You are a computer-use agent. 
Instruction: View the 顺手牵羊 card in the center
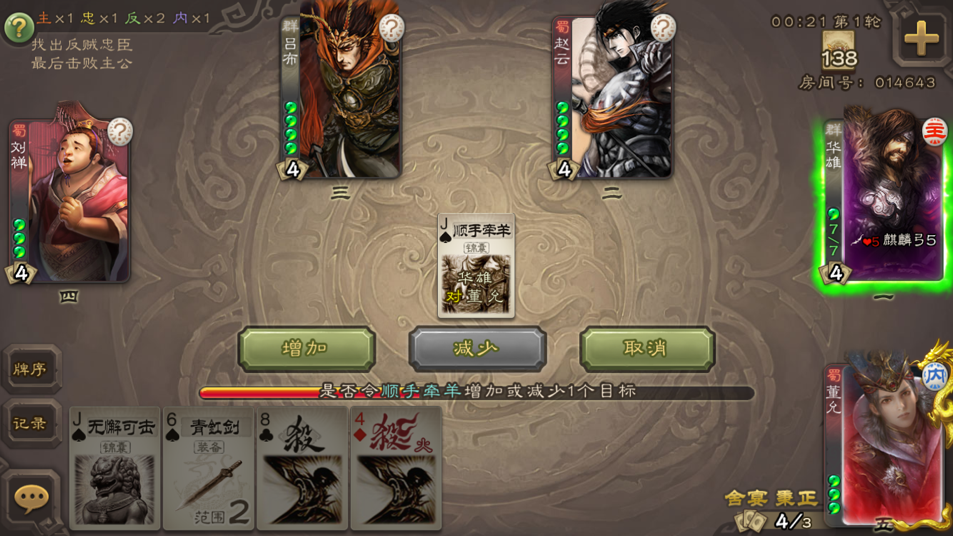pyautogui.click(x=476, y=266)
